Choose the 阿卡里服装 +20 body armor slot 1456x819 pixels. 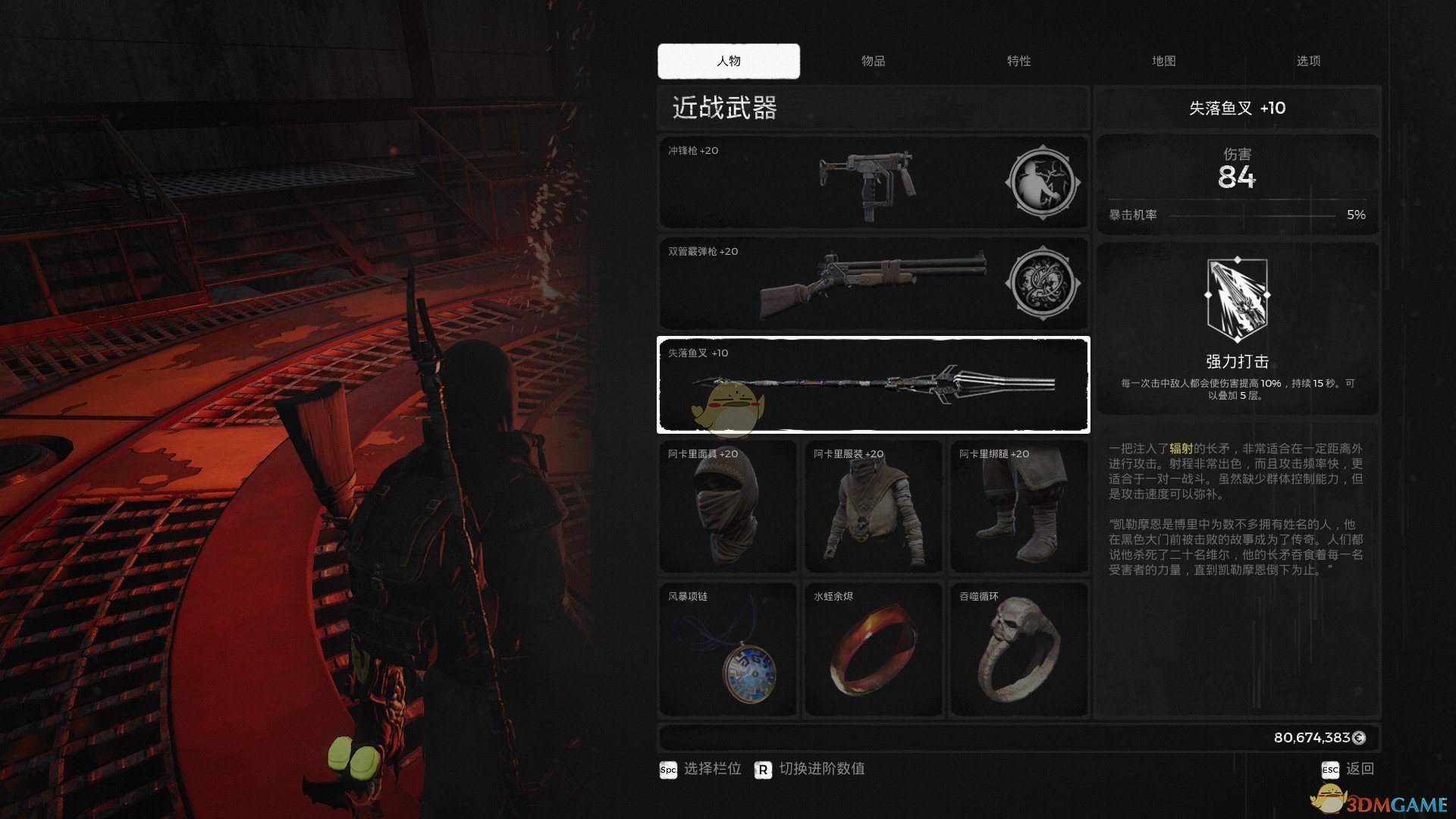click(x=873, y=506)
